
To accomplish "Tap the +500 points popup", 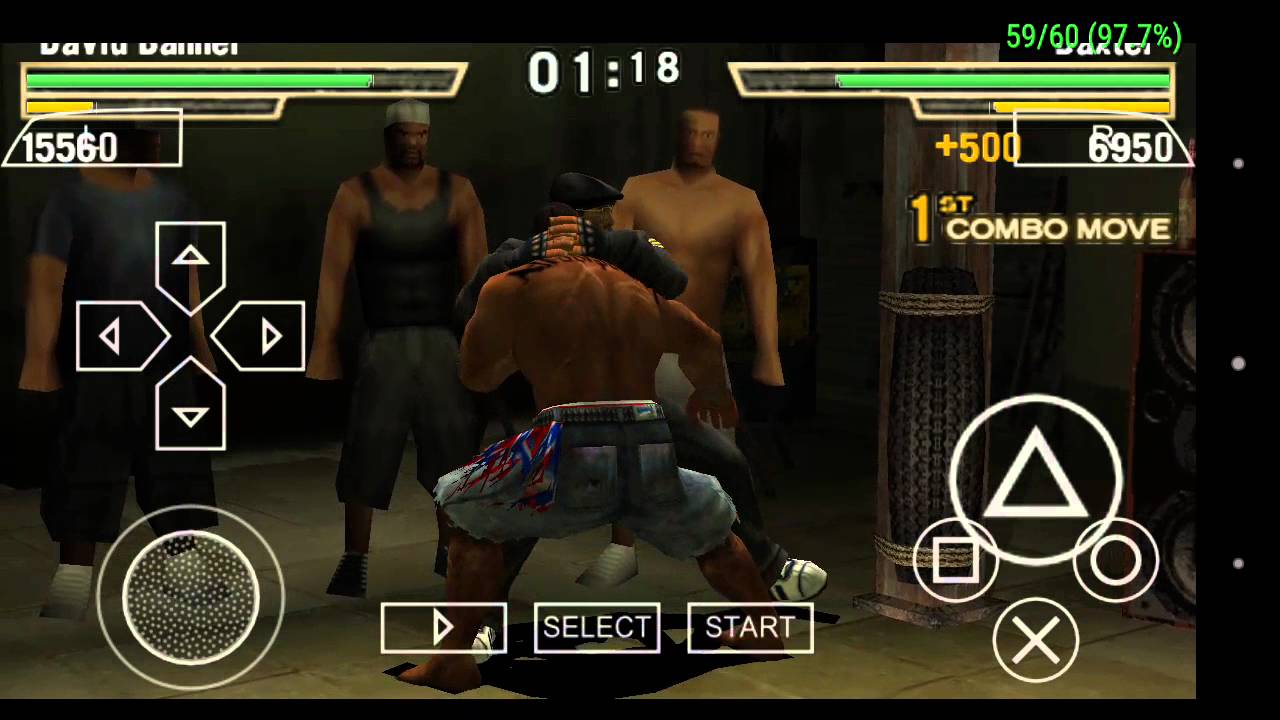I will click(978, 148).
